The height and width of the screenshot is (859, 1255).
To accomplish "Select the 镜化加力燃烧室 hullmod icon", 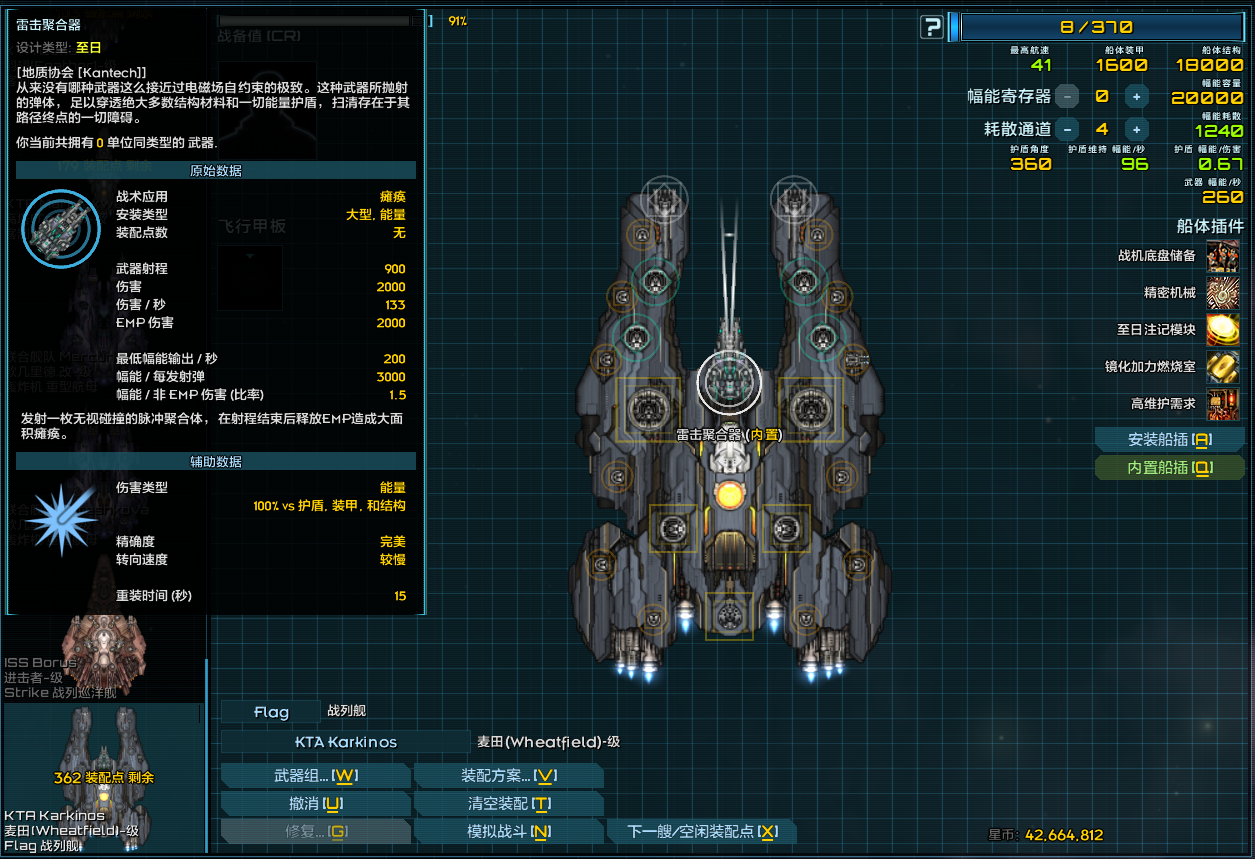I will (1223, 366).
